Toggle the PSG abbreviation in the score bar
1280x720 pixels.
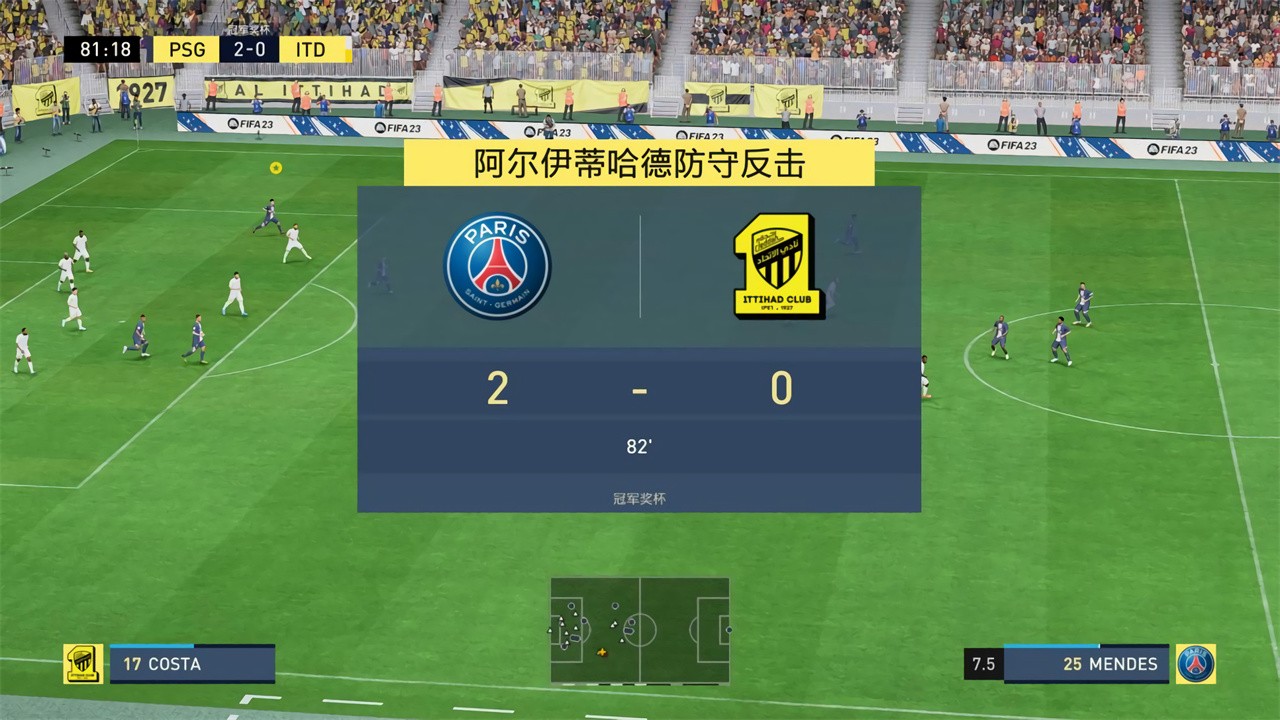coord(186,48)
